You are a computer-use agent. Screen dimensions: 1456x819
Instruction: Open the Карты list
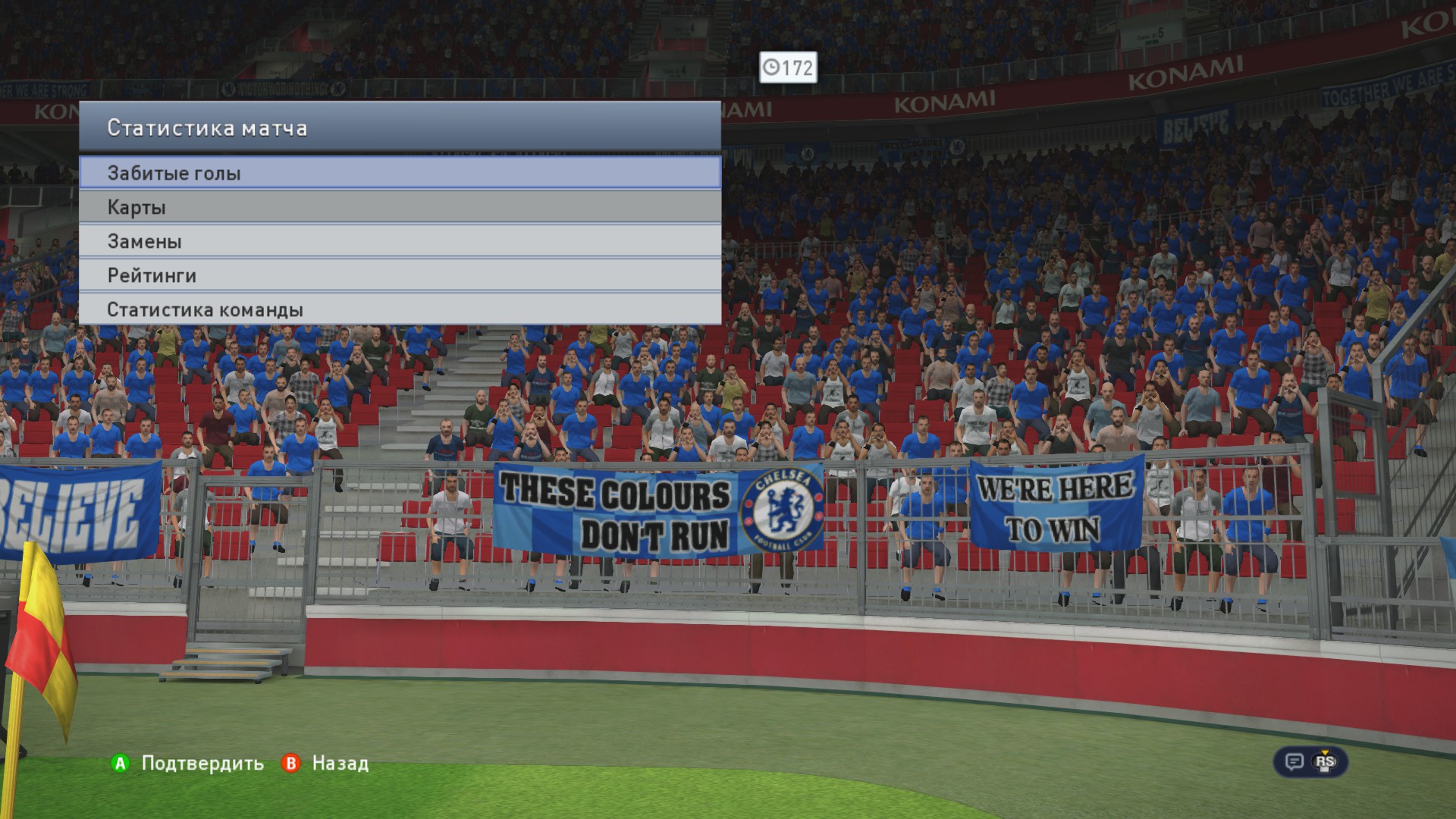[400, 207]
